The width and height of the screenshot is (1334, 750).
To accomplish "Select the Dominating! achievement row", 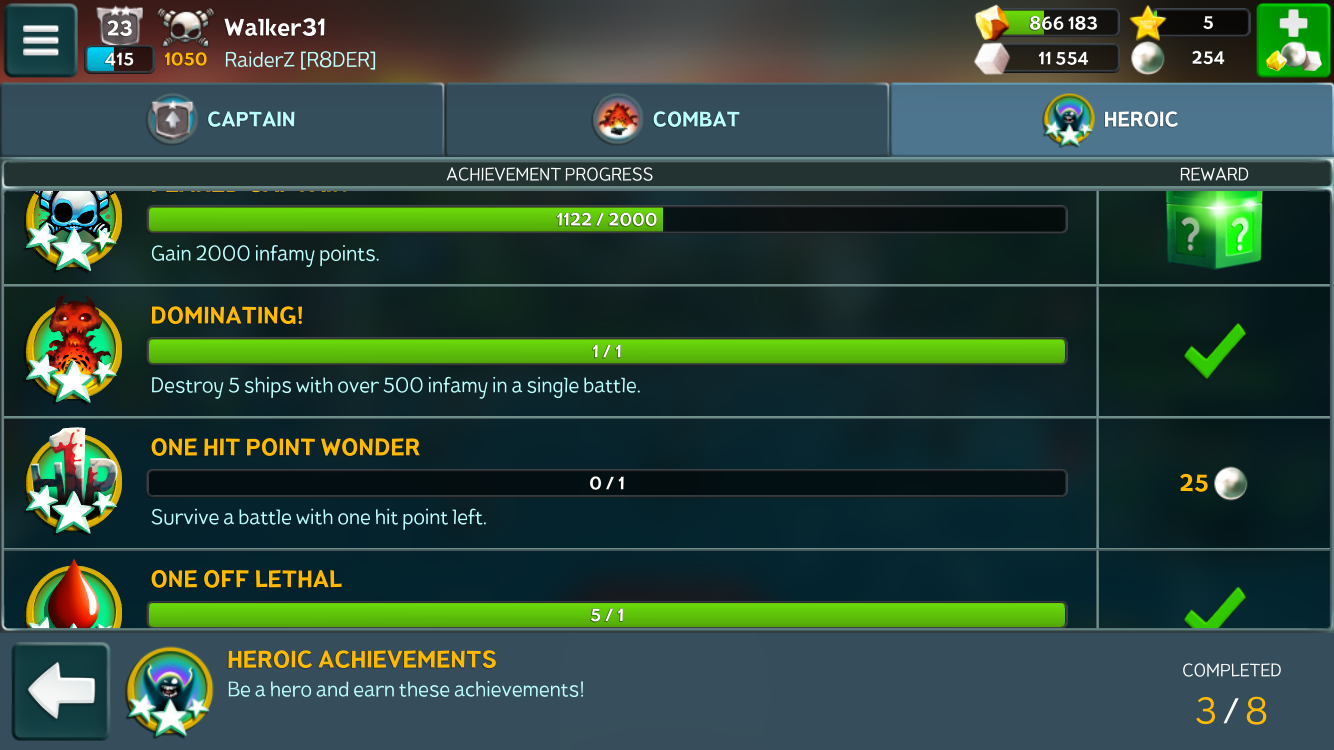I will (607, 351).
